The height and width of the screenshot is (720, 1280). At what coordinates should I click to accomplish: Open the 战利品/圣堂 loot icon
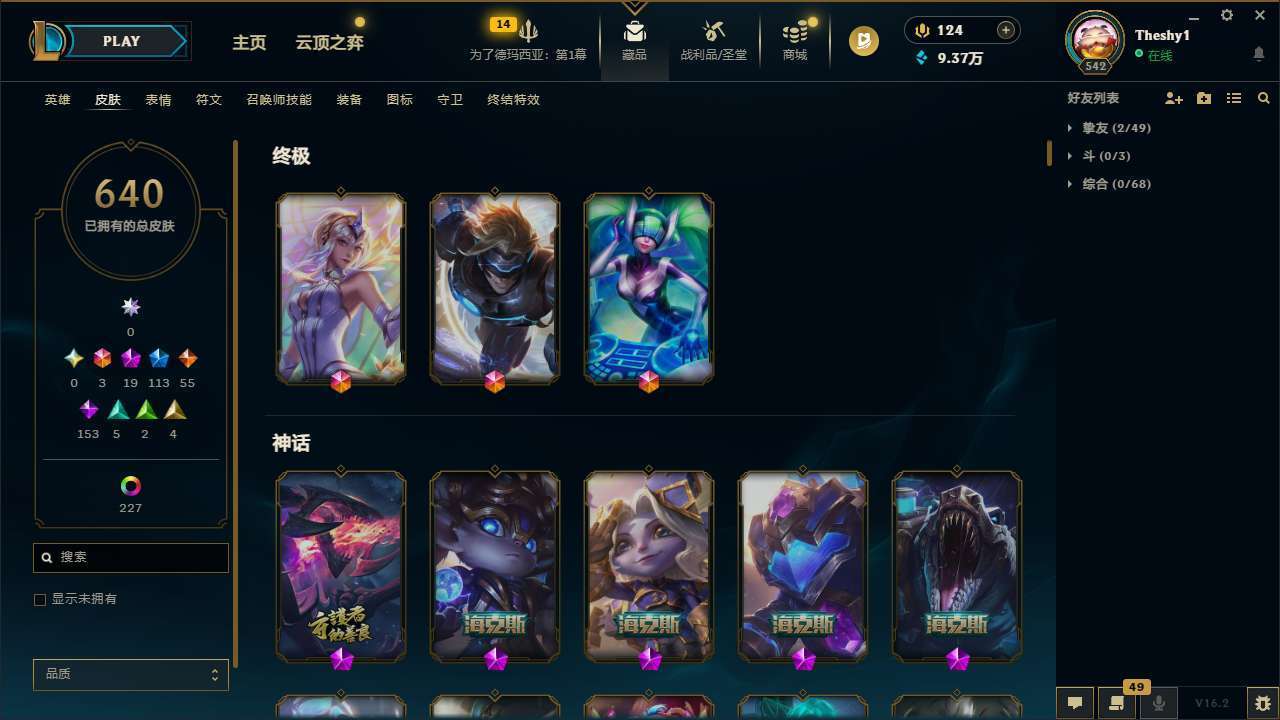[x=714, y=40]
